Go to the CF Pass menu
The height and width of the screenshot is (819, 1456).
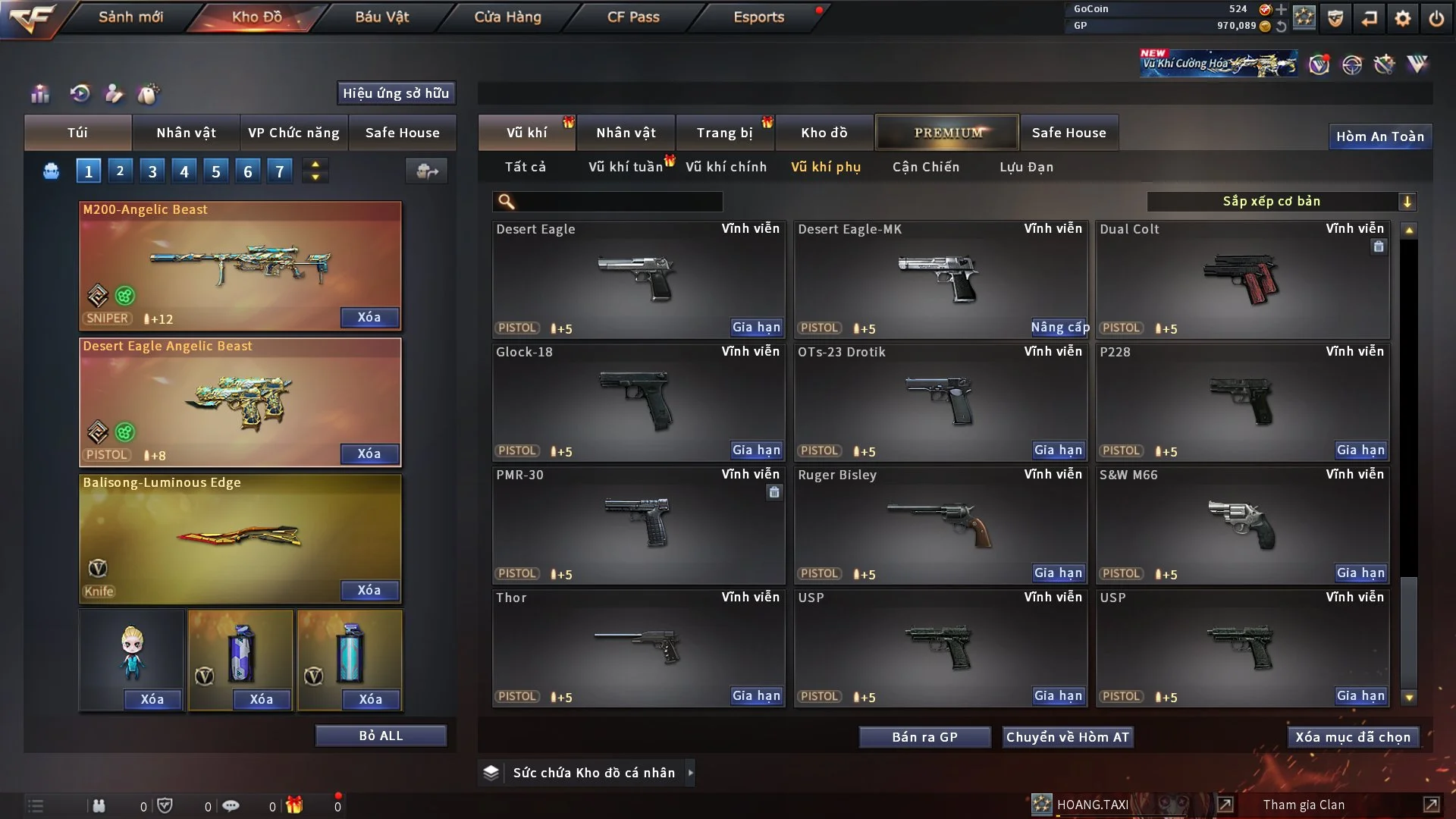pyautogui.click(x=633, y=17)
